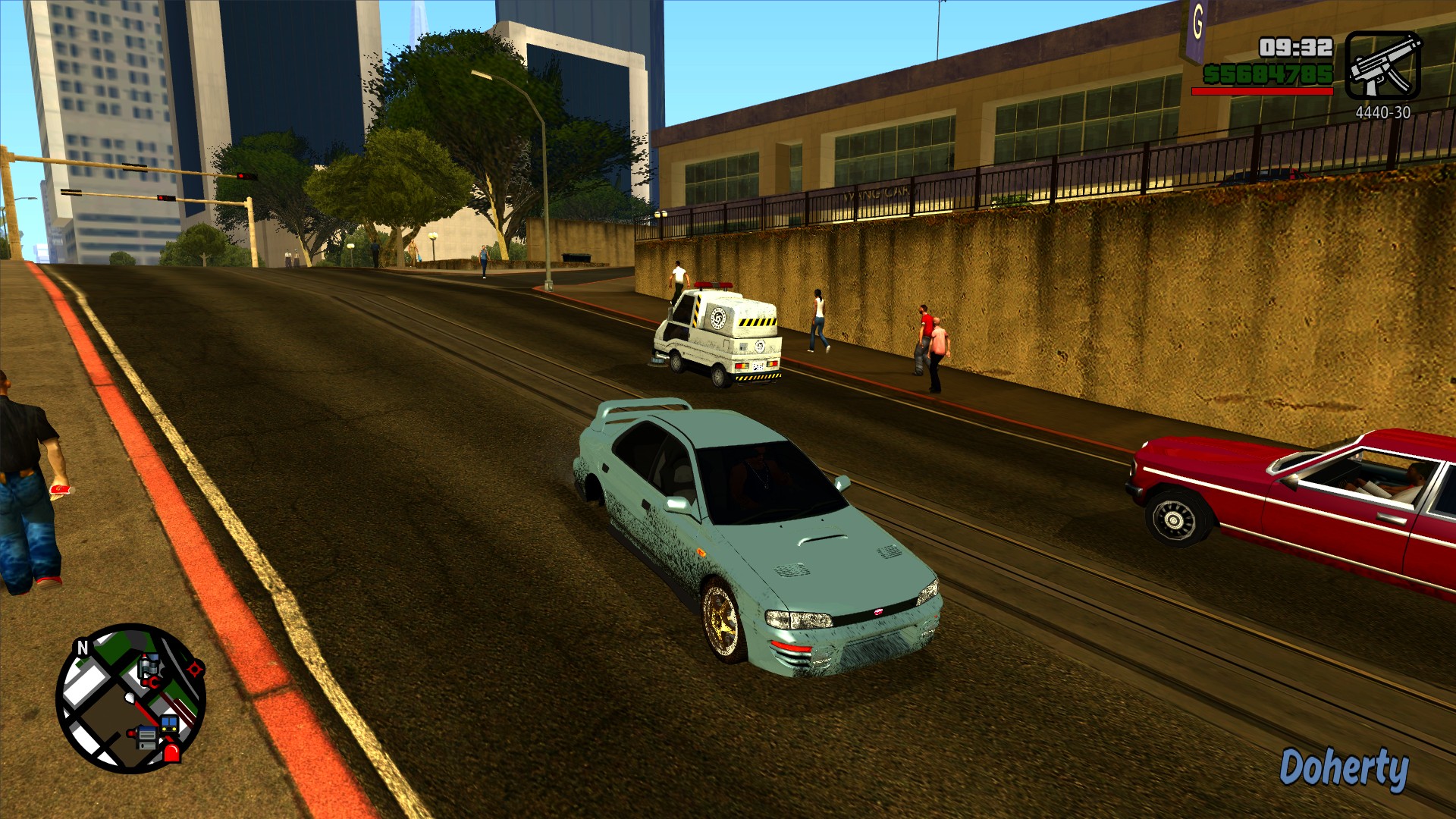This screenshot has height=819, width=1456.
Task: Select the blue tram station blip
Action: (169, 723)
